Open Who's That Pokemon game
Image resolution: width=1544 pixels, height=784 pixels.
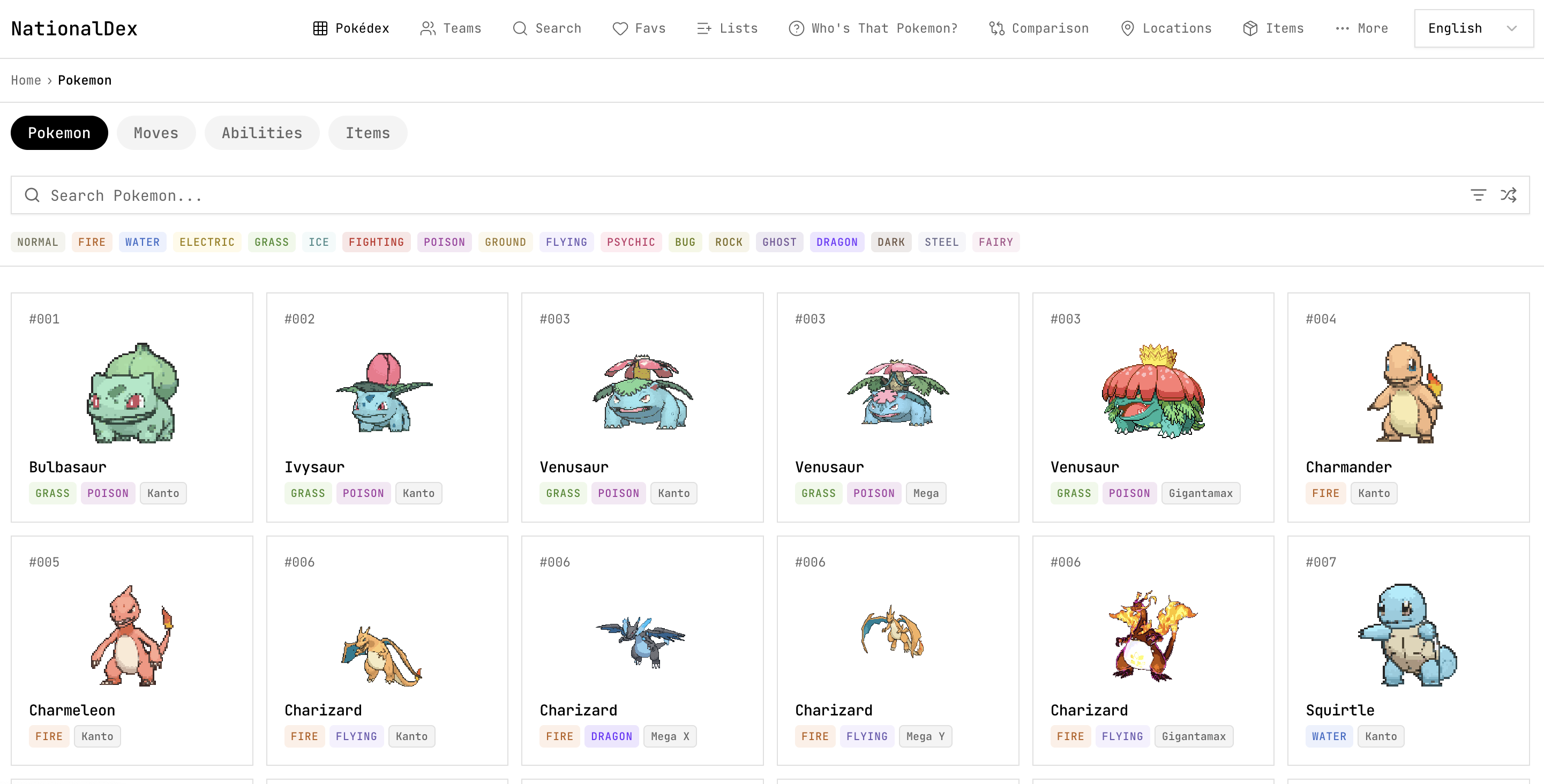coord(872,27)
